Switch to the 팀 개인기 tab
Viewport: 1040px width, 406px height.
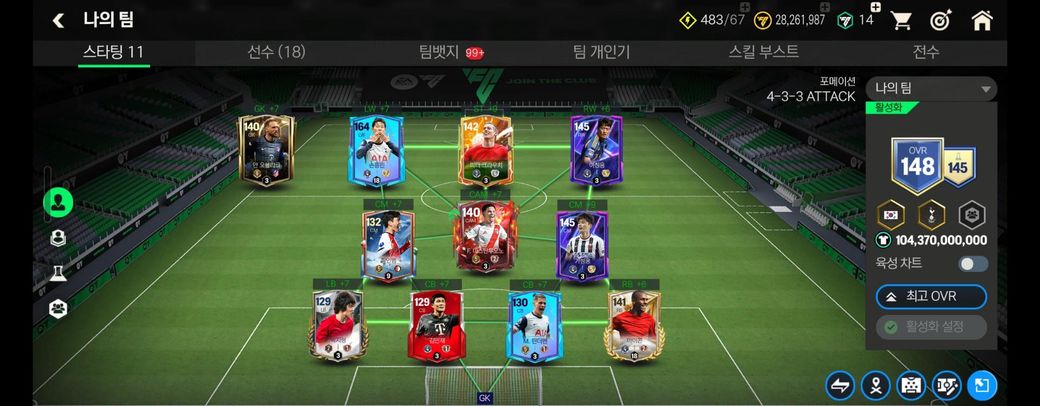click(601, 52)
